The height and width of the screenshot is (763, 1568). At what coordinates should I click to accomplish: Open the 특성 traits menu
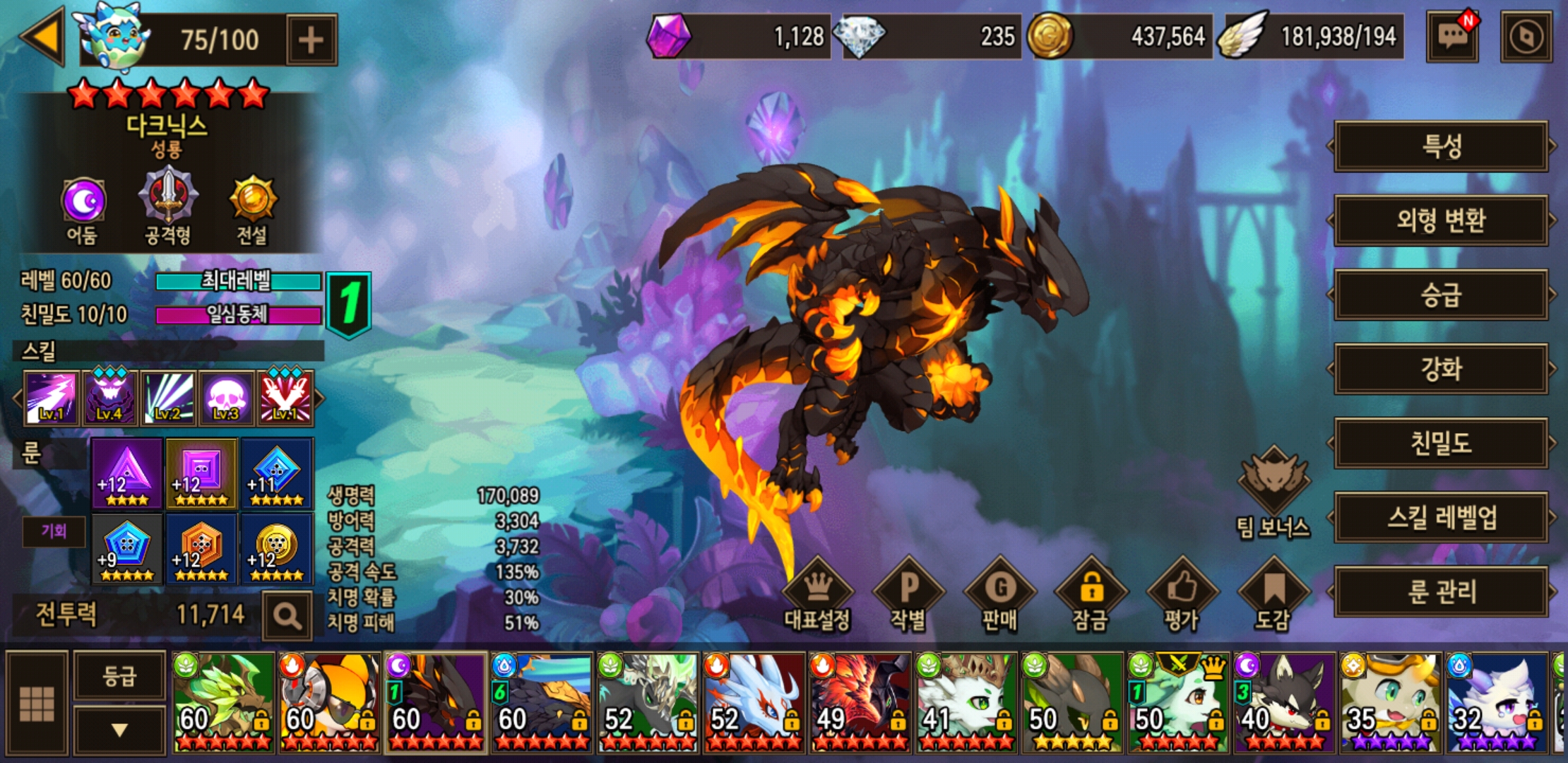(1441, 147)
